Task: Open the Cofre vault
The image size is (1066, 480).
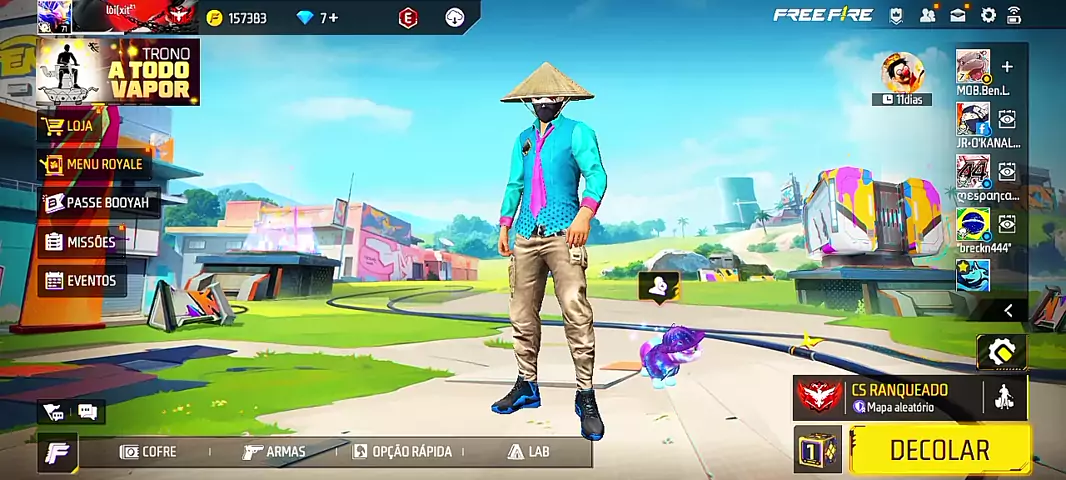Action: [x=148, y=452]
